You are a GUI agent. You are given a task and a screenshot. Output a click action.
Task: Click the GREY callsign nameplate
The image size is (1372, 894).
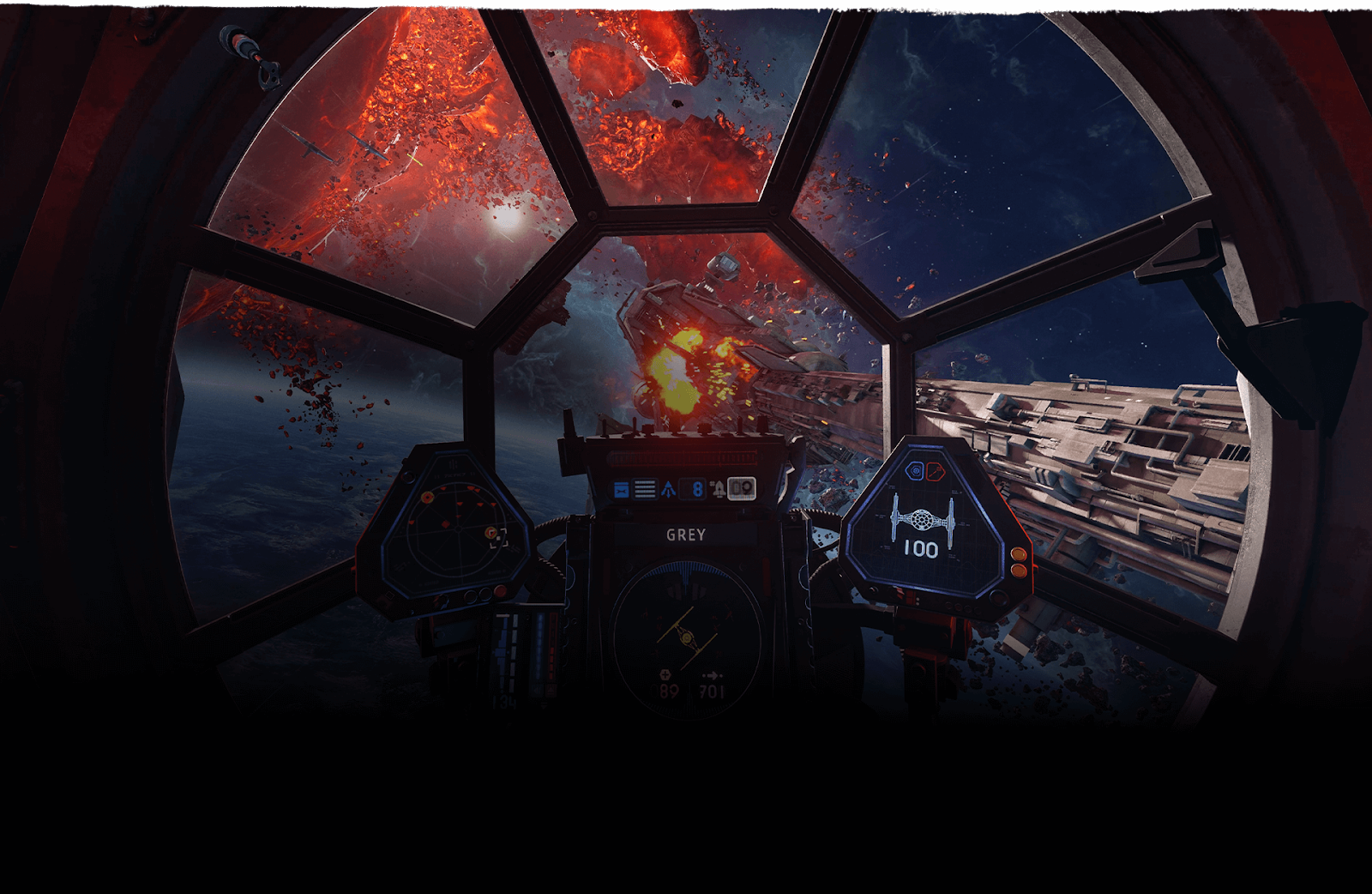[x=685, y=533]
